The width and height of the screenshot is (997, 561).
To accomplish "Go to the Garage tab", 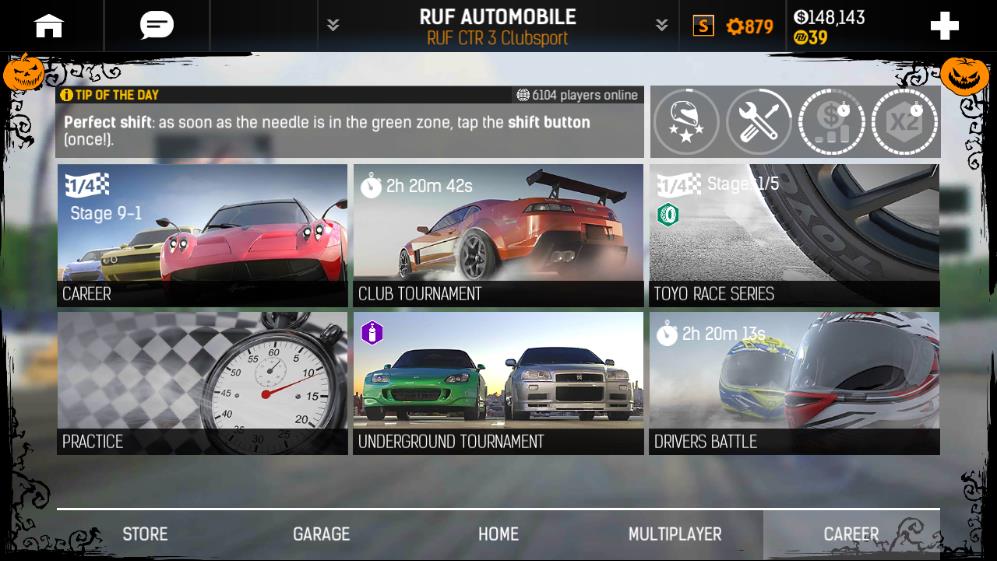I will point(321,534).
